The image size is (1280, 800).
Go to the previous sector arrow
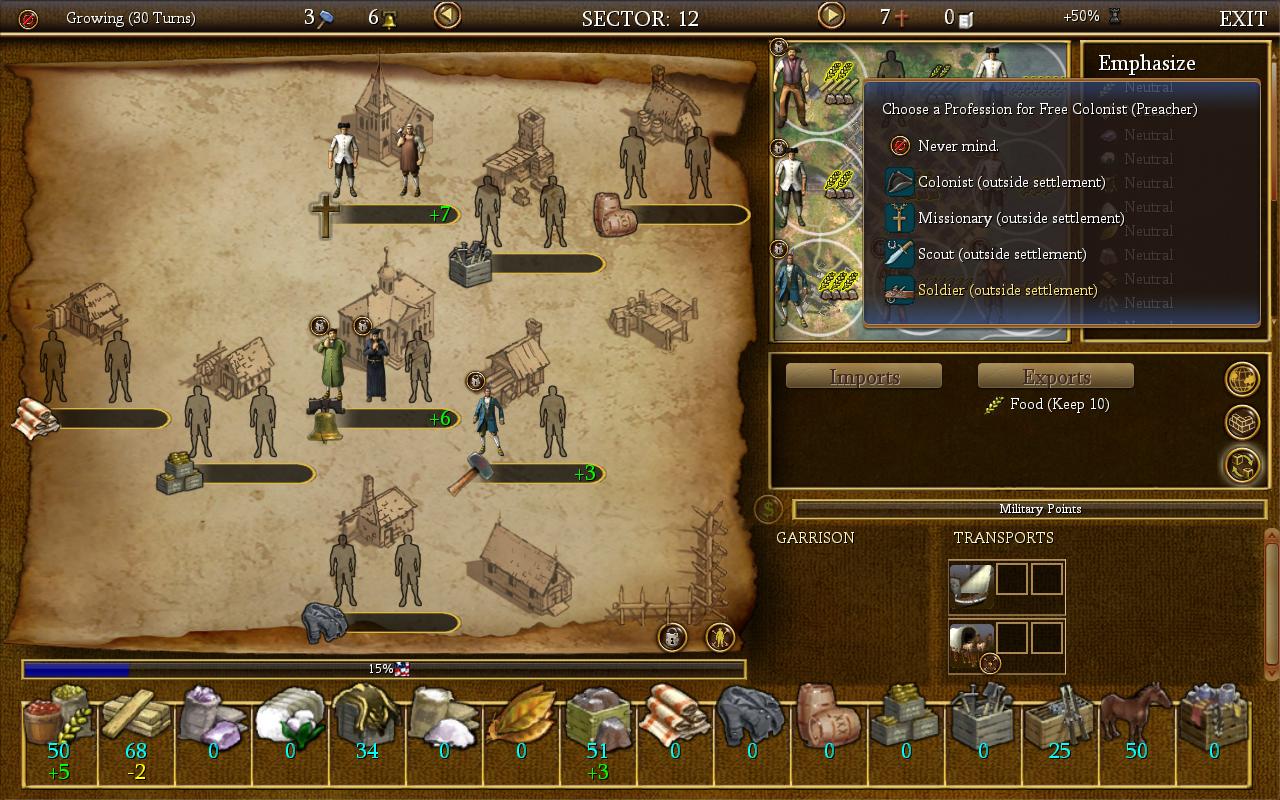[x=447, y=16]
